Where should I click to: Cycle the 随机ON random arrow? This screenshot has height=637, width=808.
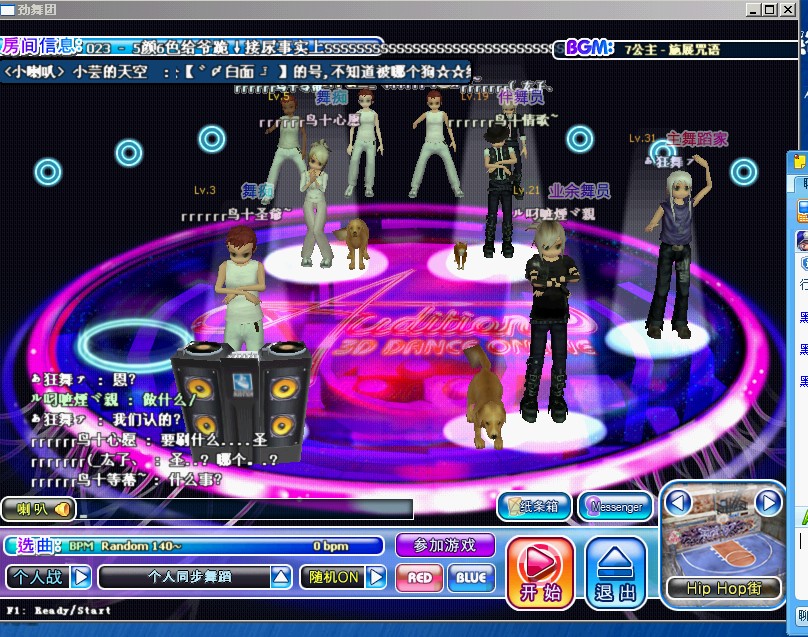(x=376, y=577)
